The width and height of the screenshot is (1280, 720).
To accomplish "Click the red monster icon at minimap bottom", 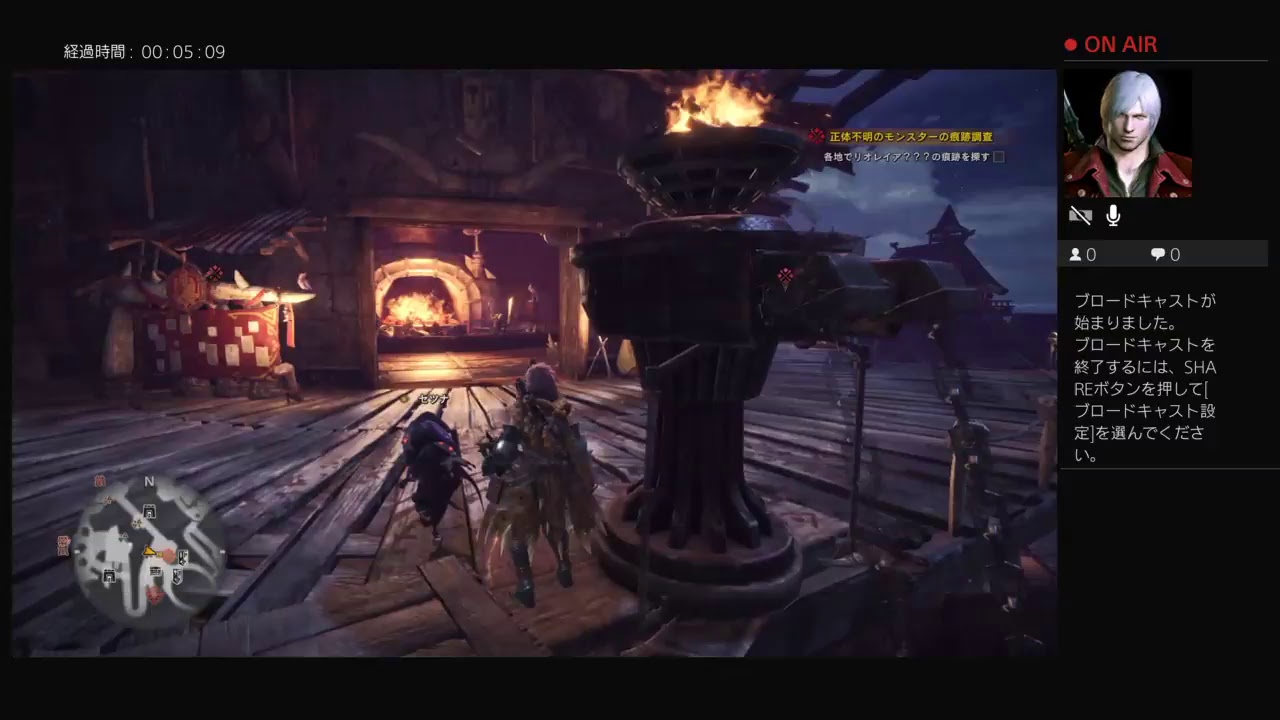I will 156,593.
